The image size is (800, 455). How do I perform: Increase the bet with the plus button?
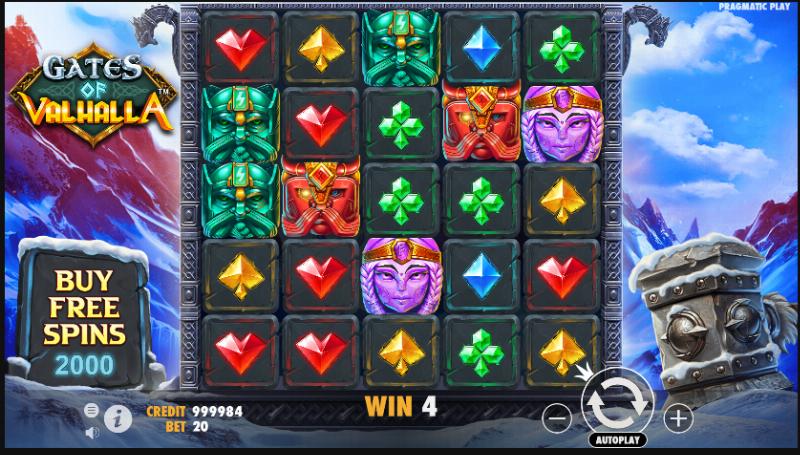(677, 416)
